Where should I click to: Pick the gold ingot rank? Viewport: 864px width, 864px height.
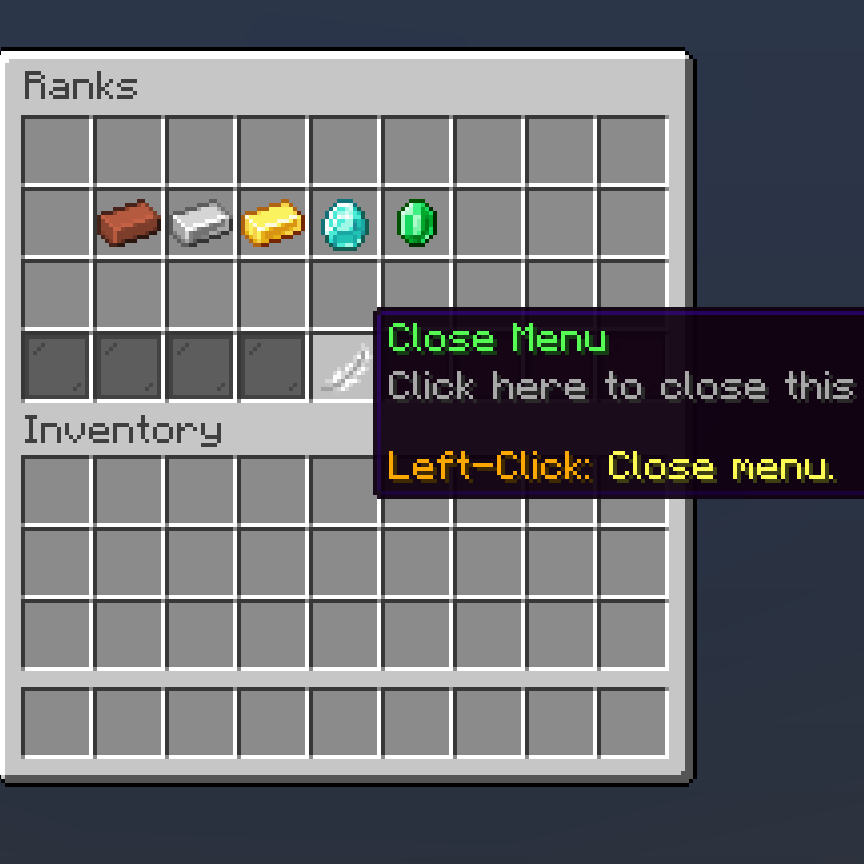pyautogui.click(x=272, y=222)
